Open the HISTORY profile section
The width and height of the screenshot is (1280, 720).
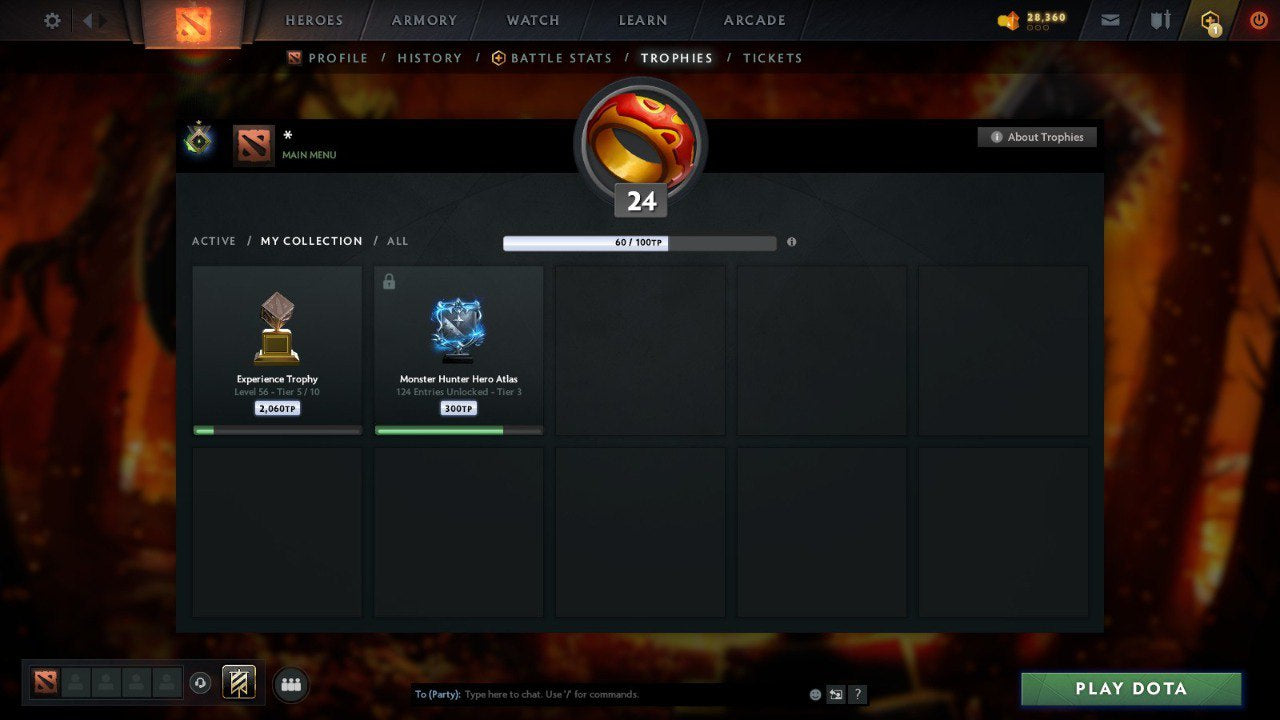(x=429, y=58)
